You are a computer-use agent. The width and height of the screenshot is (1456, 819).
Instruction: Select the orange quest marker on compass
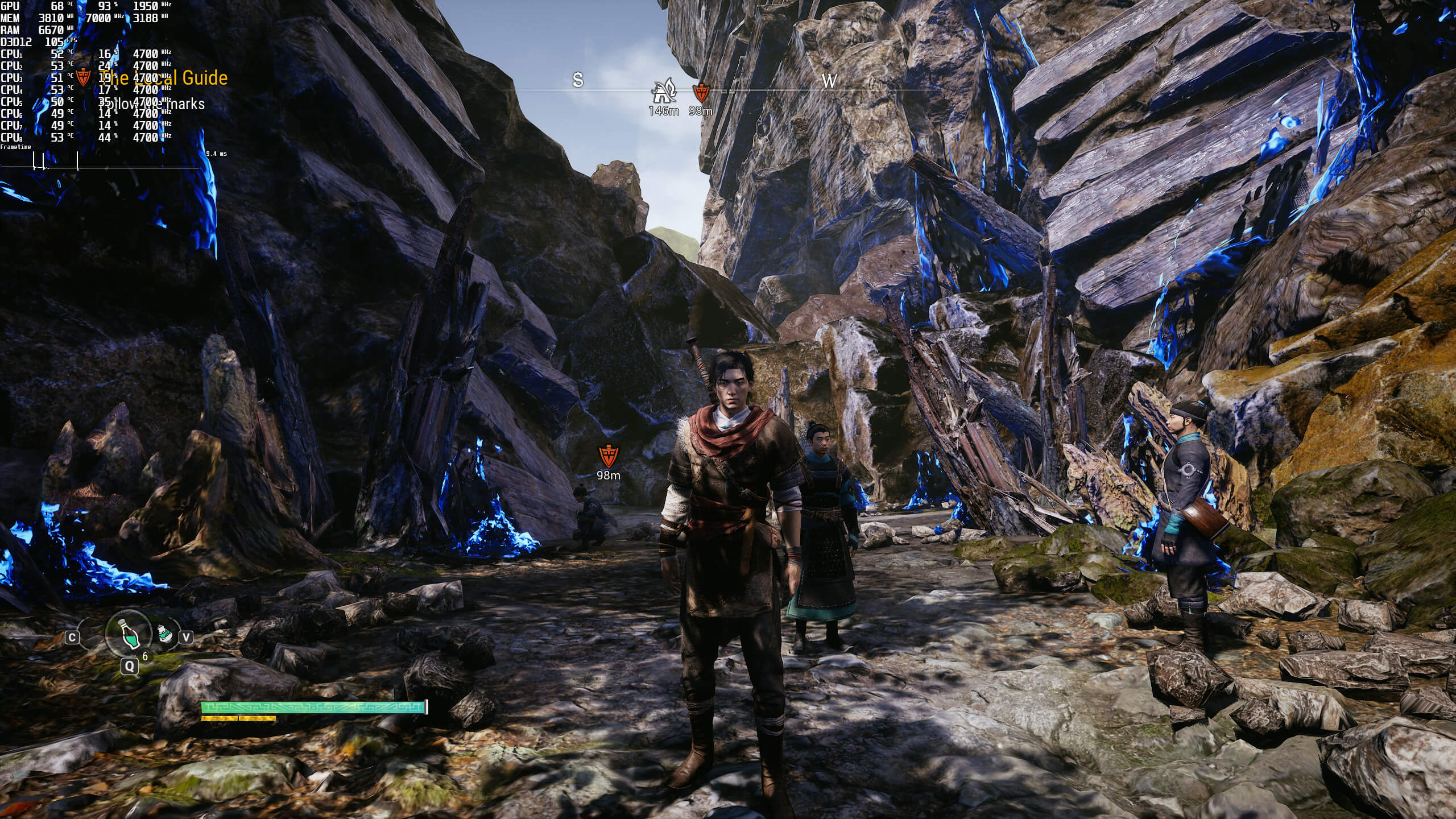700,92
